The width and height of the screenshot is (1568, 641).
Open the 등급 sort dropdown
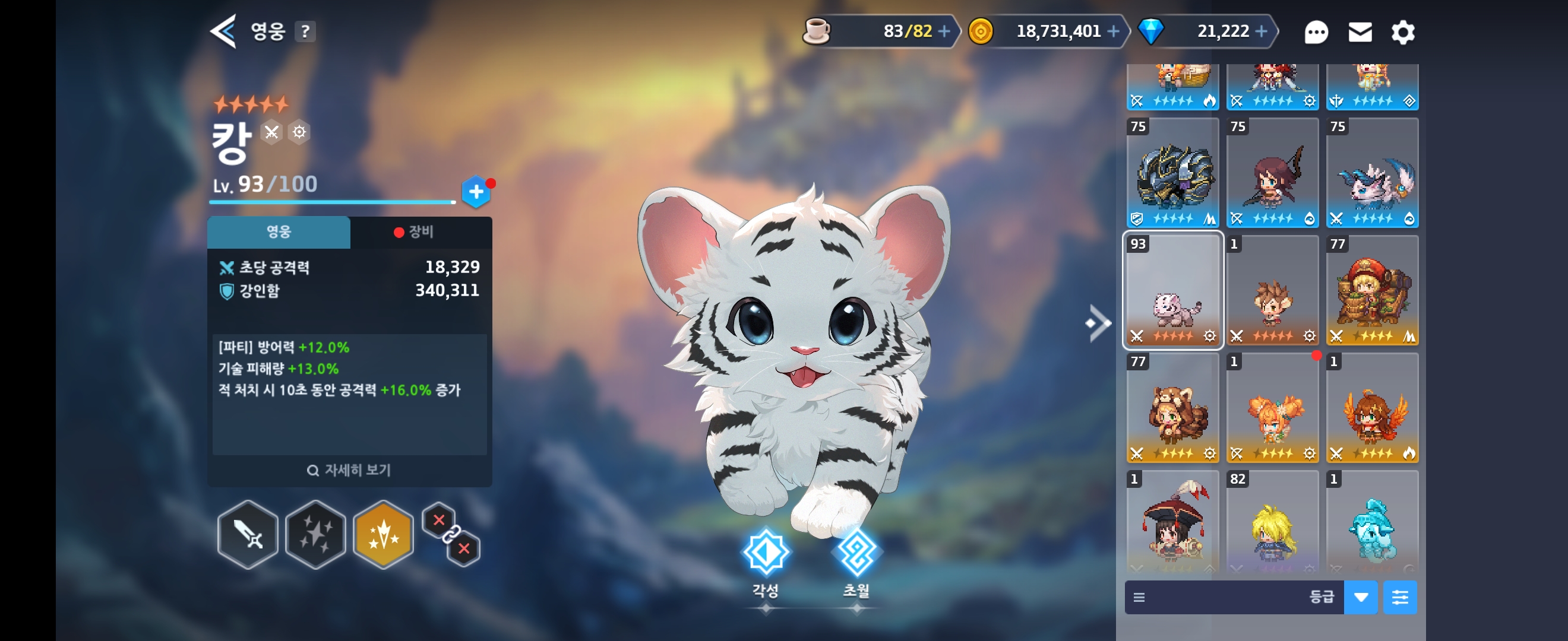pos(1361,597)
